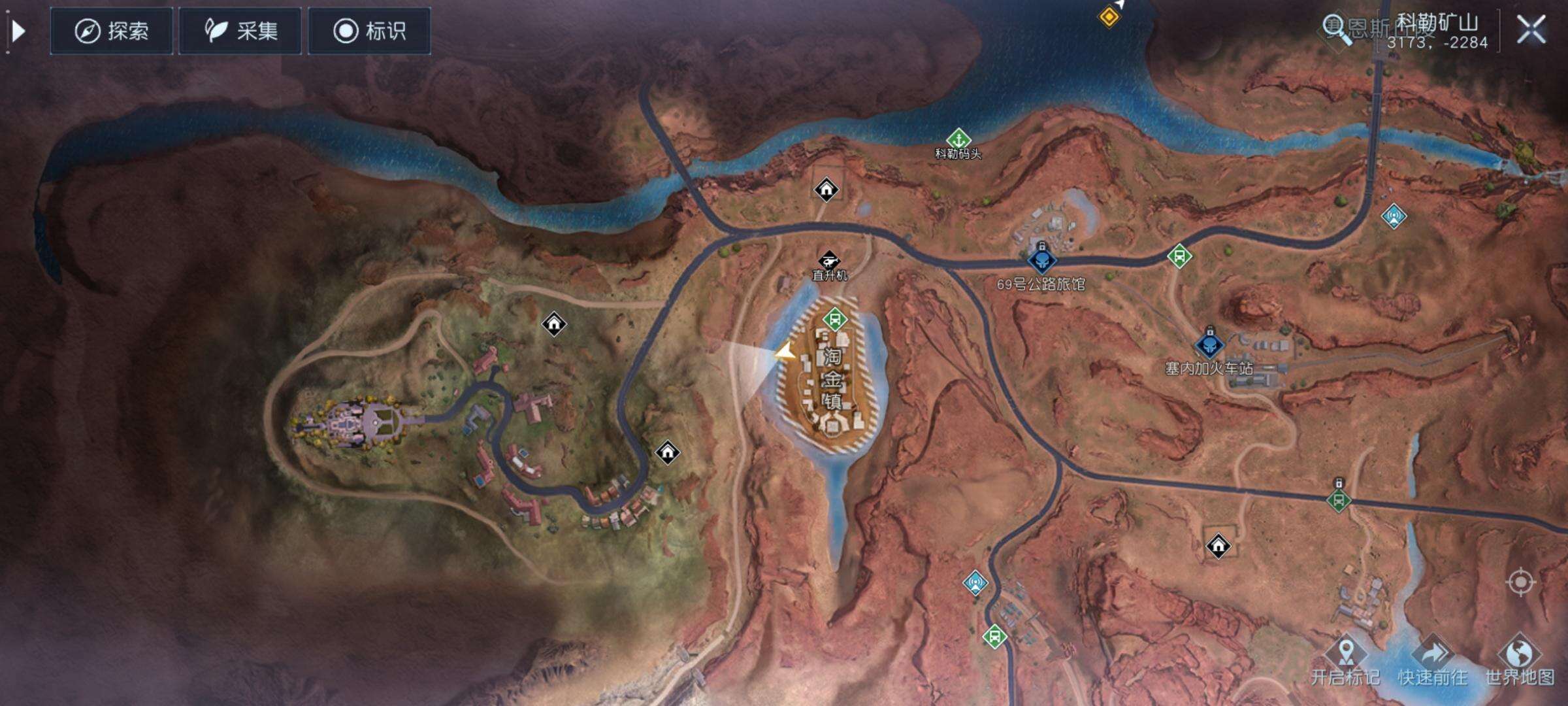Screen dimensions: 1568x706
Task: Open the map search magnifier
Action: [x=1336, y=29]
